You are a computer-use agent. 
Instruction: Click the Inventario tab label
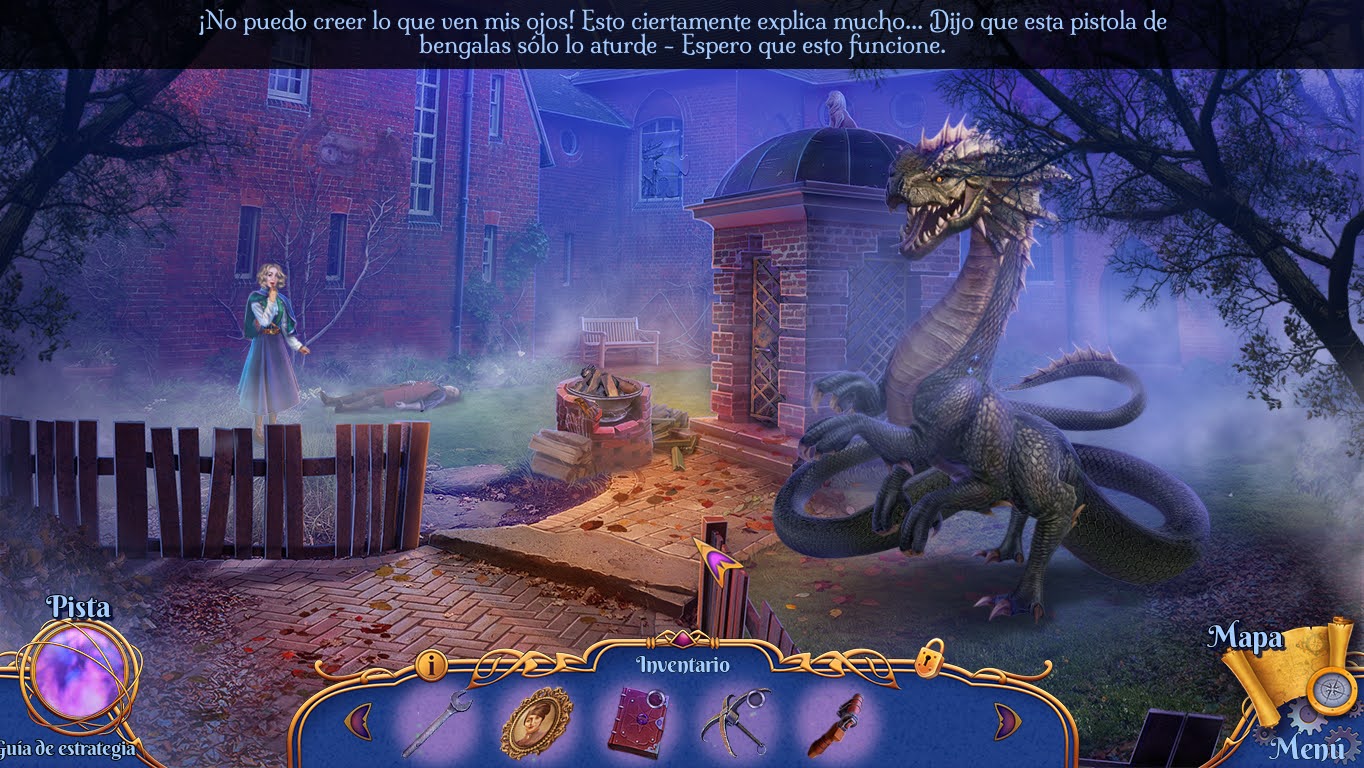click(x=685, y=662)
